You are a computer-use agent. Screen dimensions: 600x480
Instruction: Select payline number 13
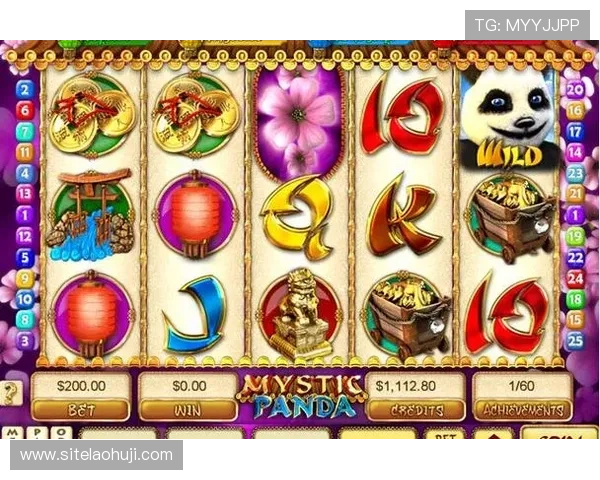(x=25, y=193)
